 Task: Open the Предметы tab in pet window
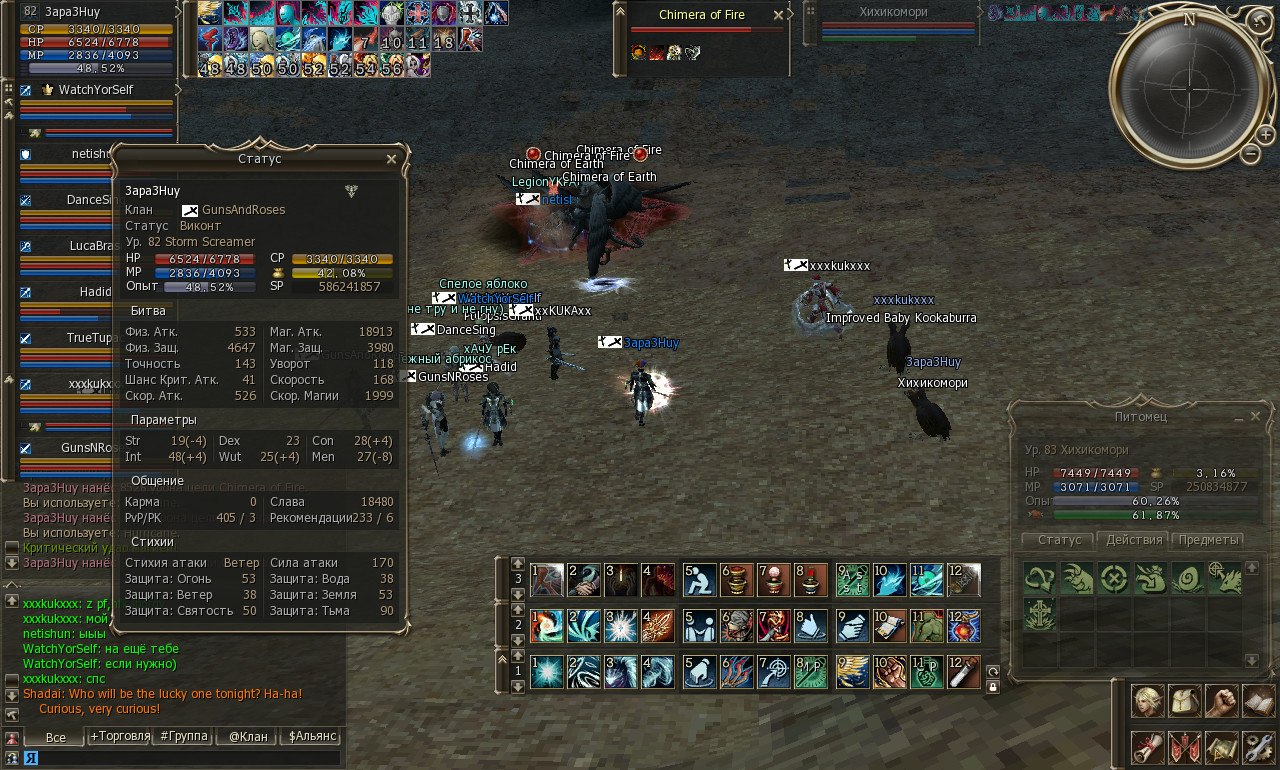coord(1209,540)
